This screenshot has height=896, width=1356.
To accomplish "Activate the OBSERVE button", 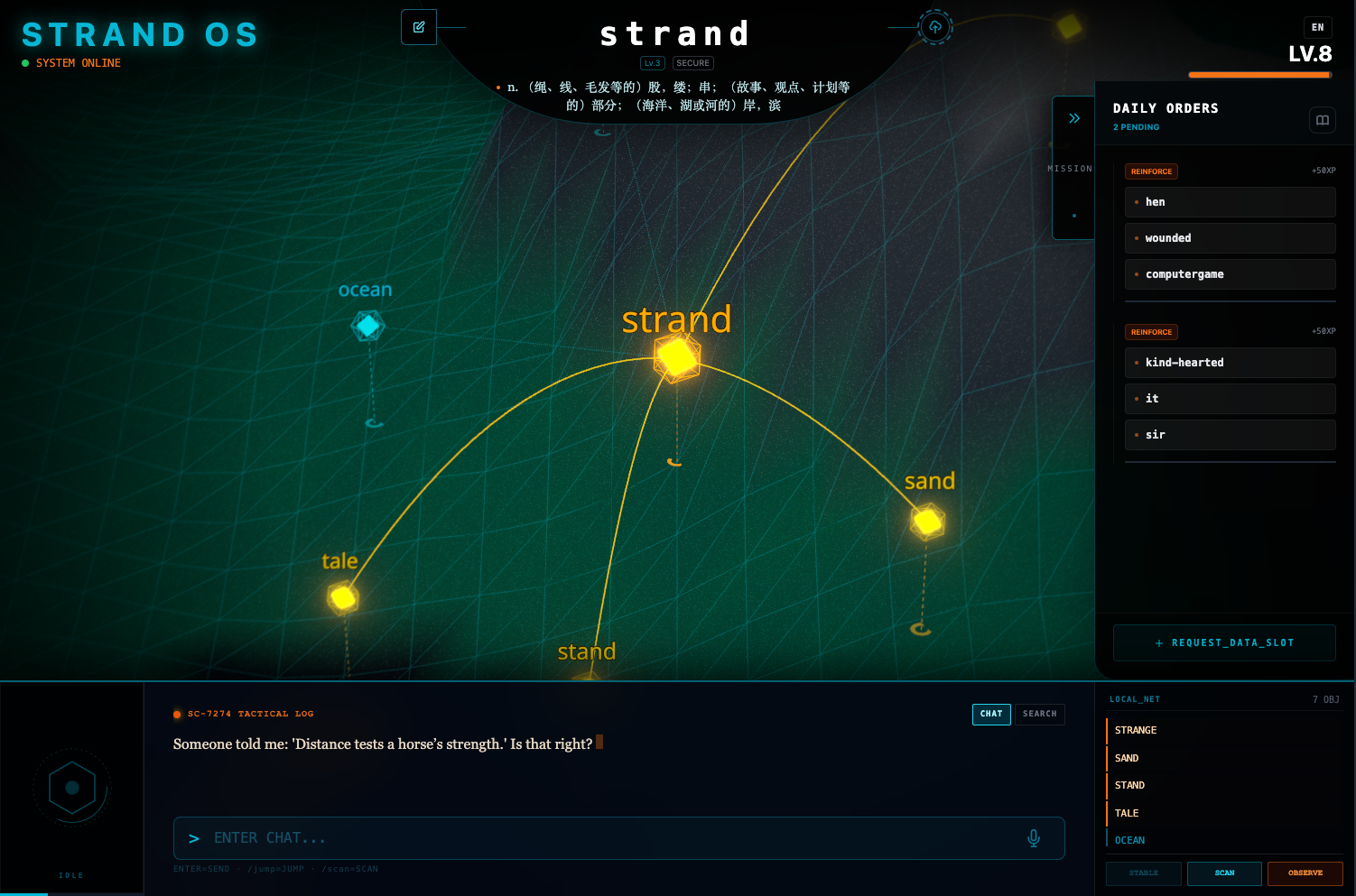I will coord(1305,873).
